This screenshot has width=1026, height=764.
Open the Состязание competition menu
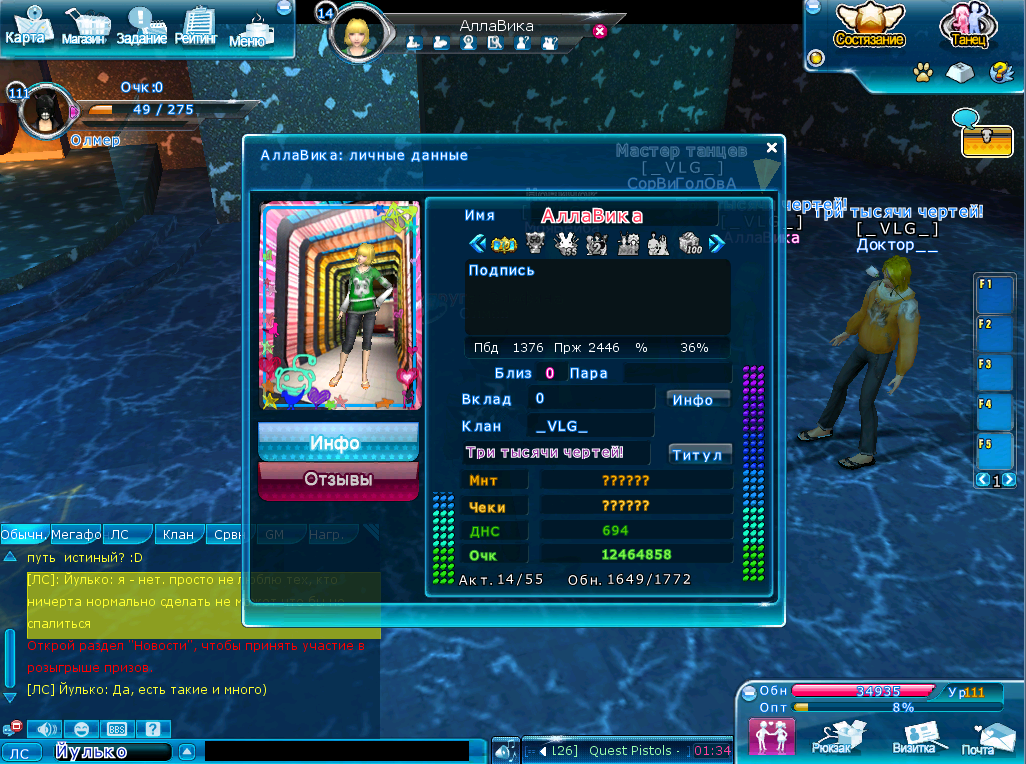(869, 27)
